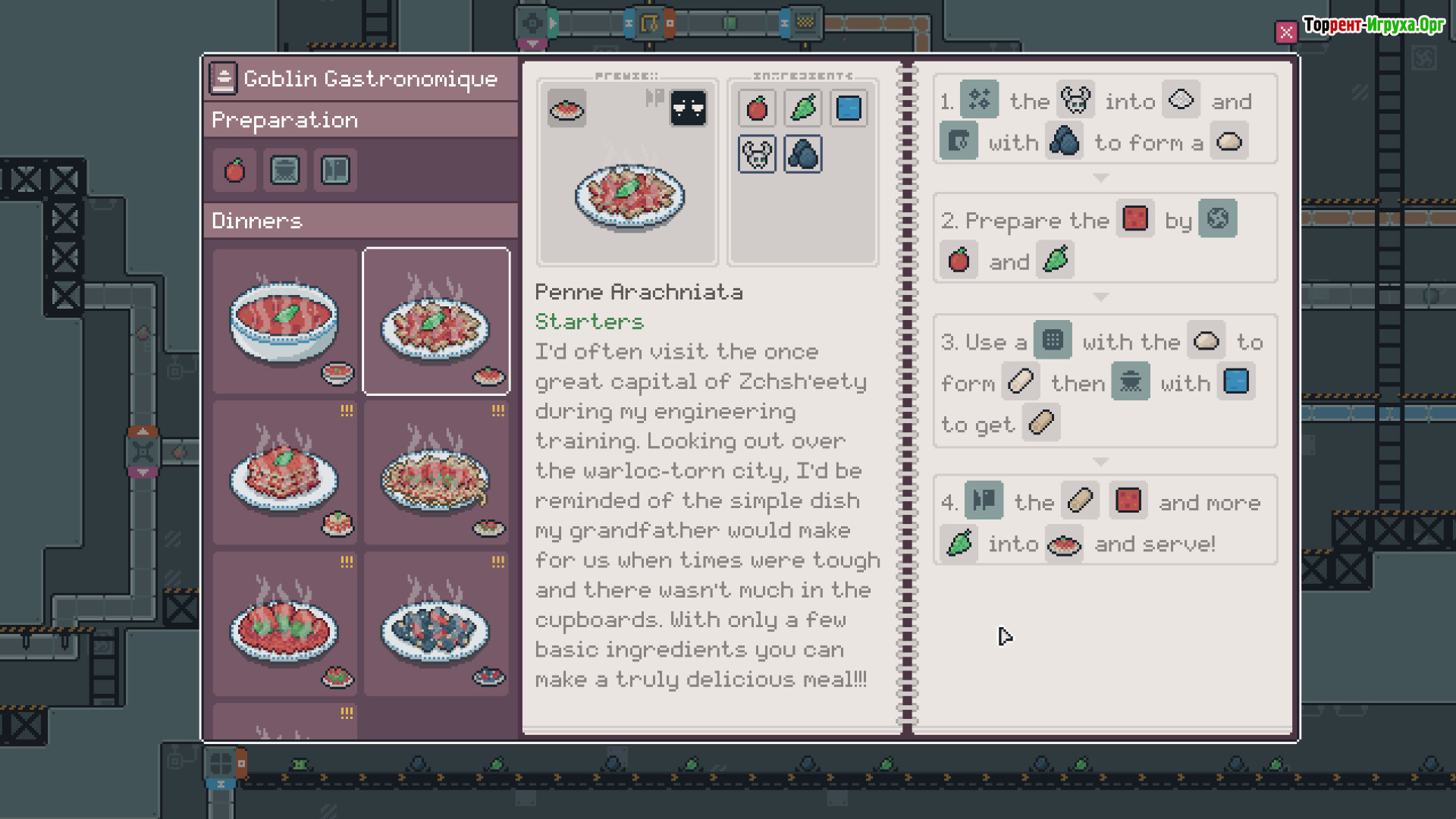Click the tomato ingredient slot
1456x819 pixels.
[x=757, y=108]
